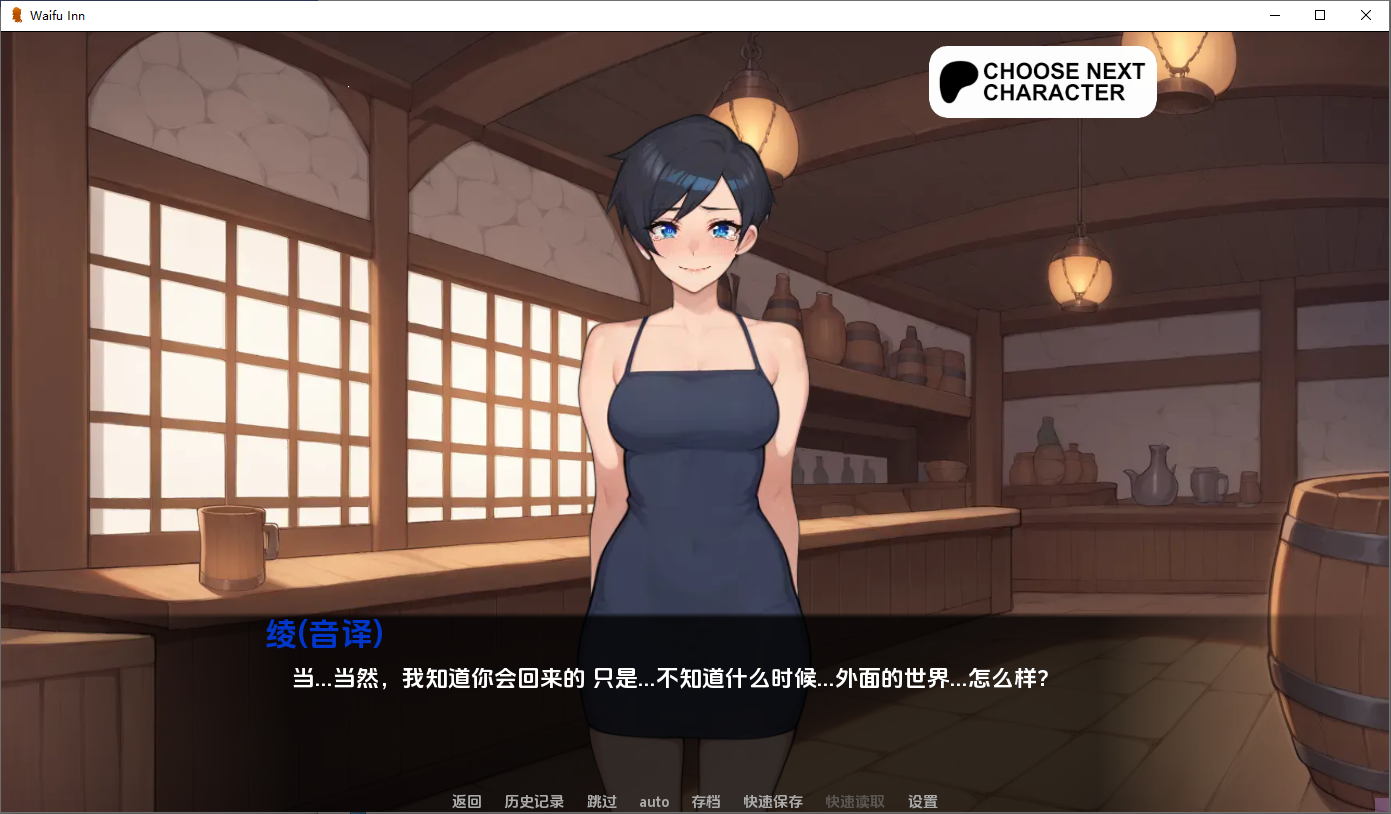Toggle auto-advance text mode
This screenshot has width=1391, height=814.
pos(654,801)
